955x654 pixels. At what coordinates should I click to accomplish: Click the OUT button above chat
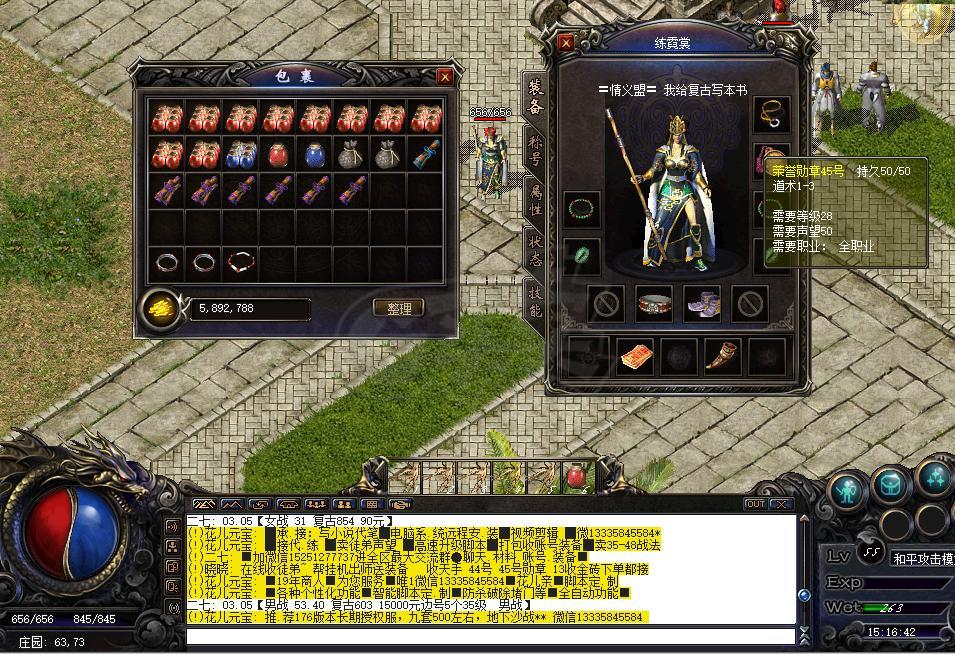756,504
